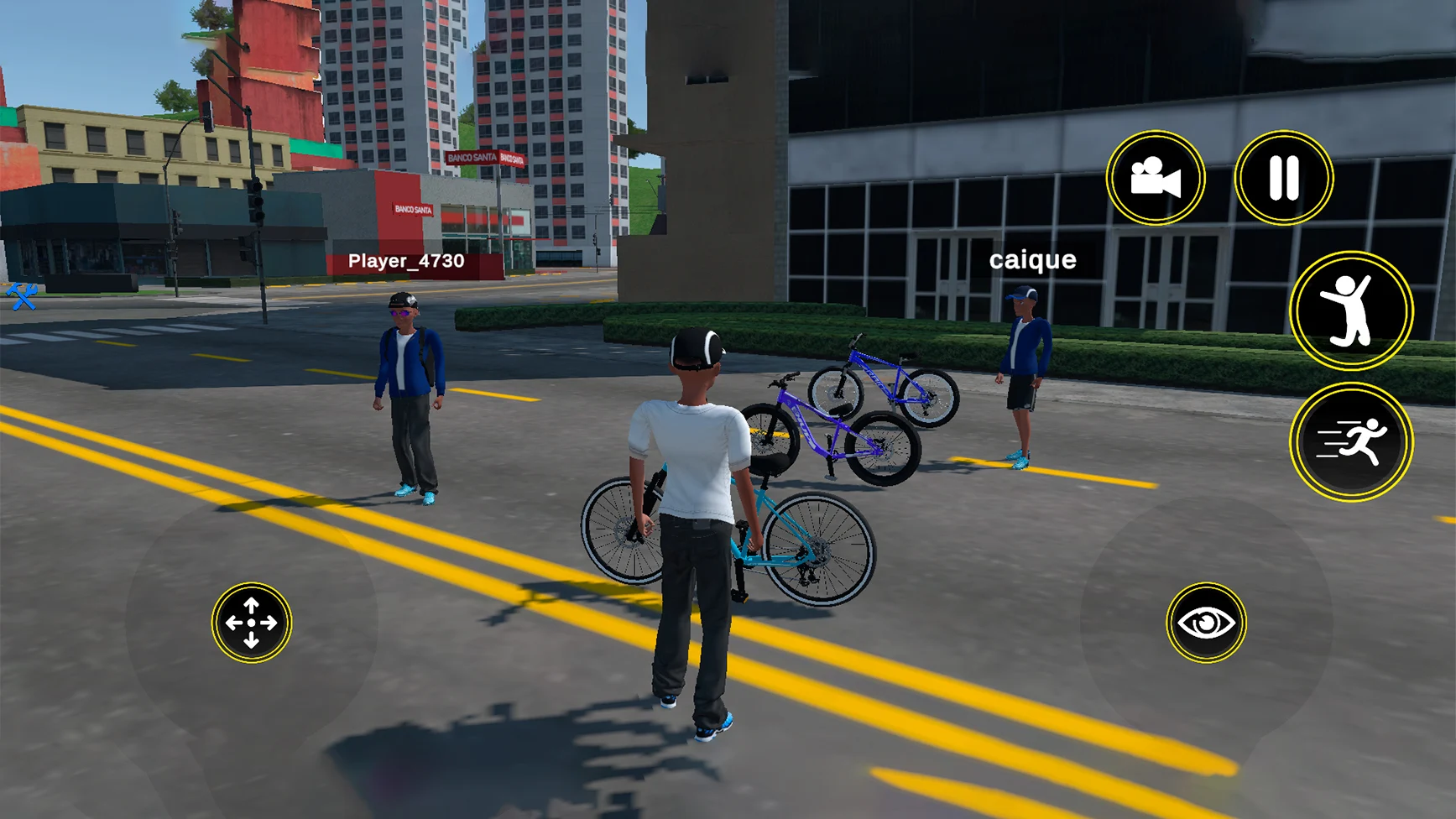Activate the sprint running button
Viewport: 1456px width, 819px height.
1351,442
